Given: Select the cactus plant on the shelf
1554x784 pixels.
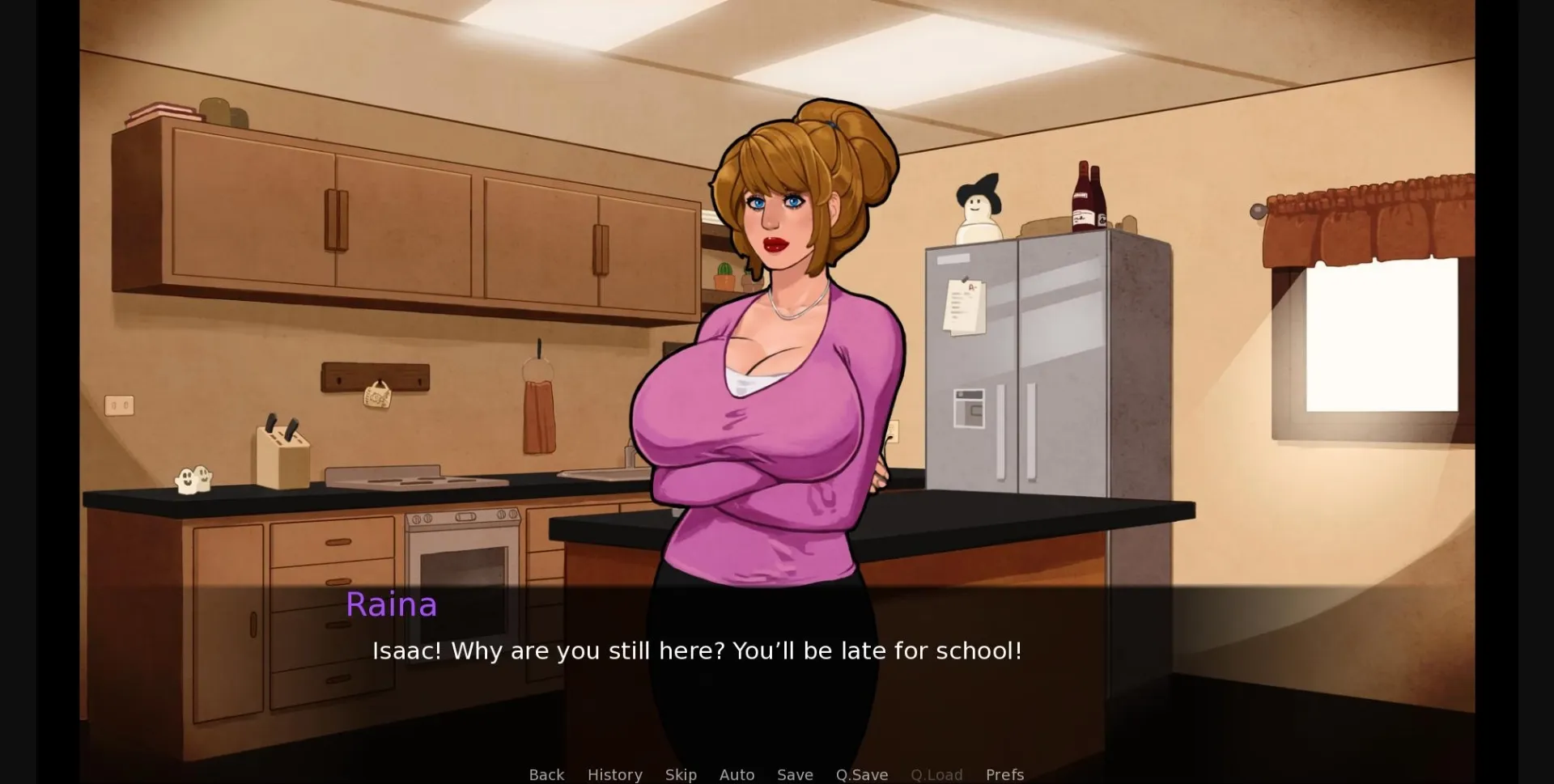Looking at the screenshot, I should pos(723,271).
